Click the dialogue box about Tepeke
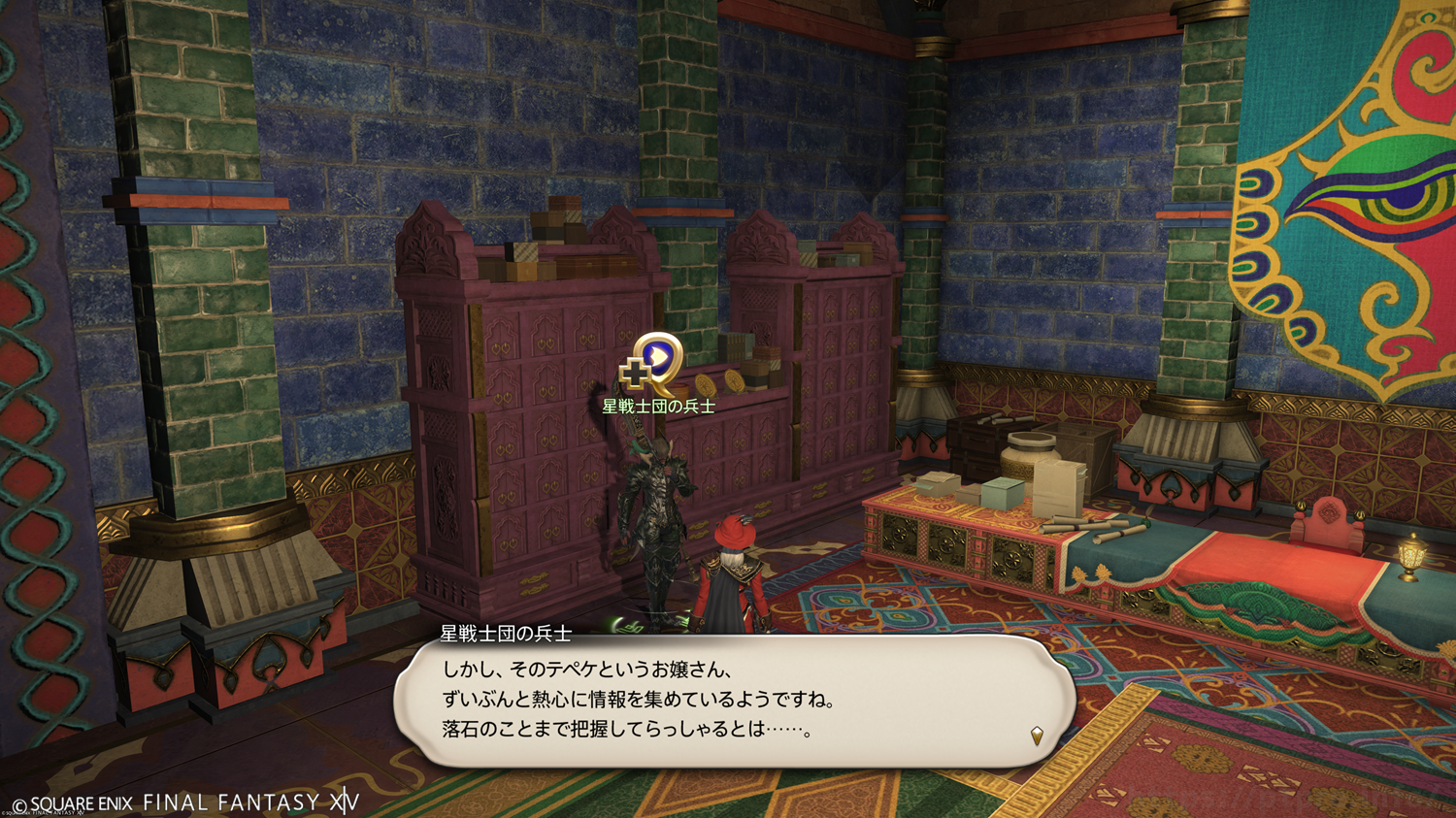 (x=734, y=701)
